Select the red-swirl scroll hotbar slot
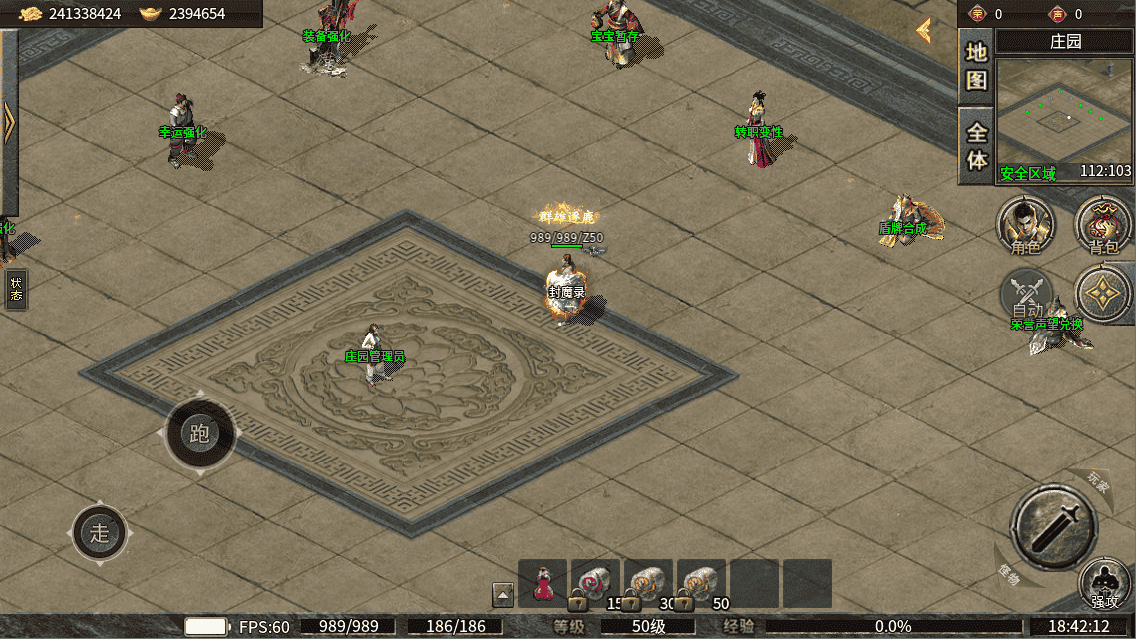The image size is (1136, 639). click(595, 584)
